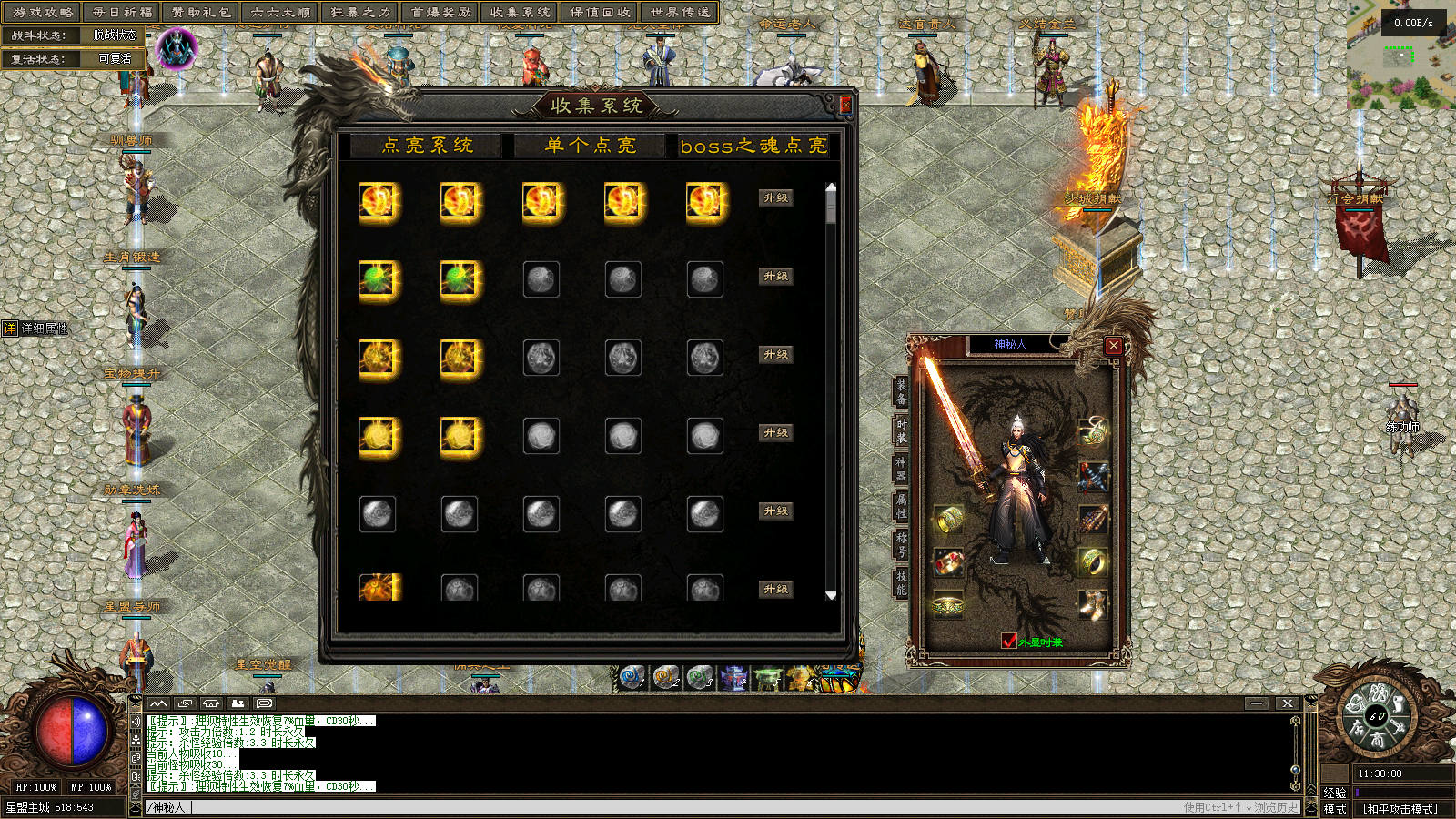This screenshot has height=819, width=1456.
Task: Open the 技能 skills tab
Action: point(901,582)
